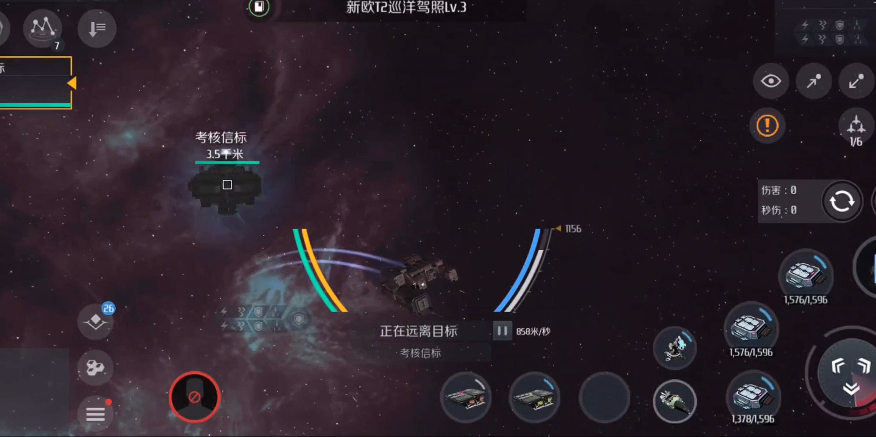Open the star map icon with badge 7
Screen dimensions: 876x437
pos(42,28)
